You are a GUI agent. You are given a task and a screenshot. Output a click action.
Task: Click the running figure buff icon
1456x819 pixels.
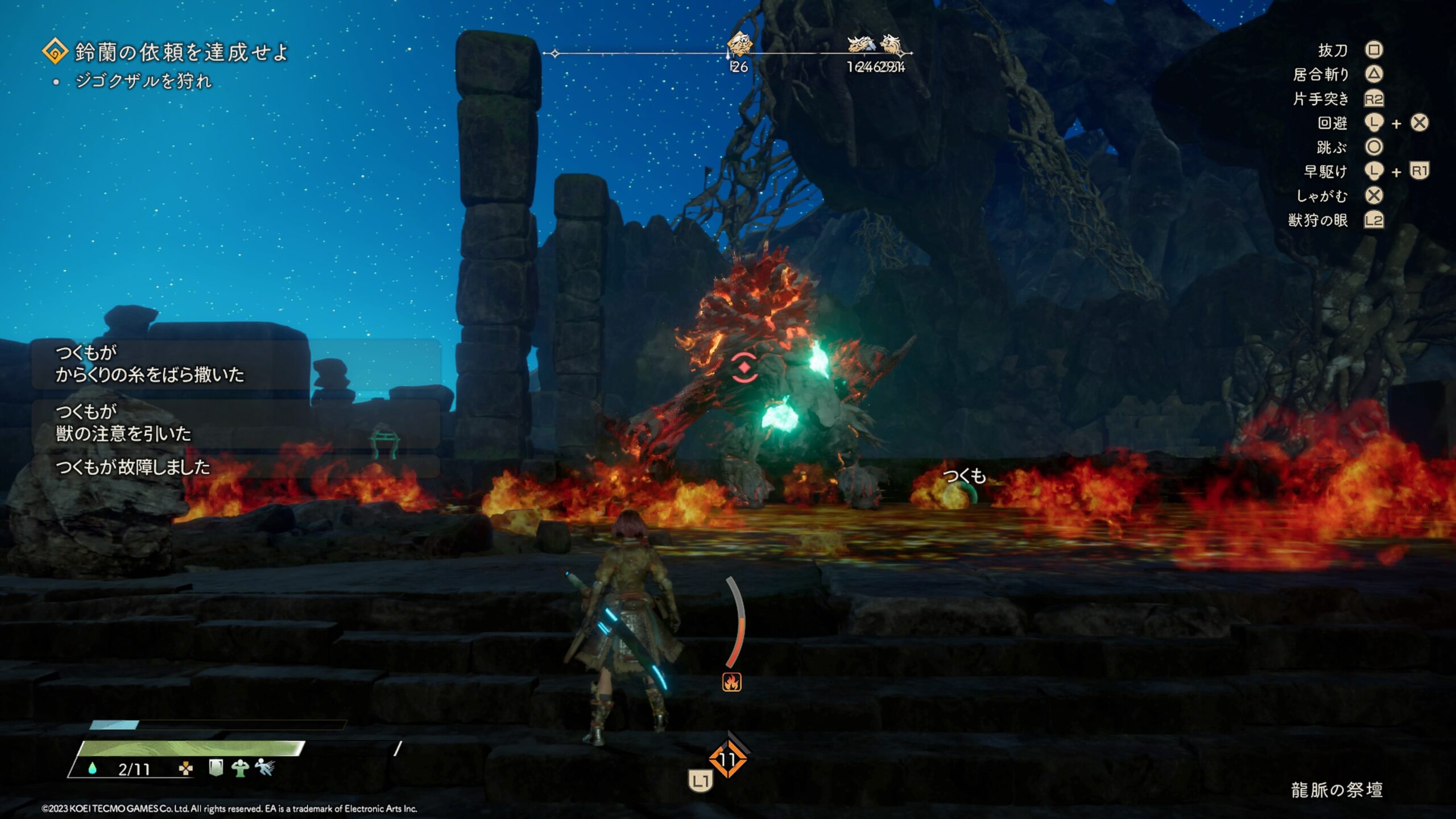tap(264, 768)
